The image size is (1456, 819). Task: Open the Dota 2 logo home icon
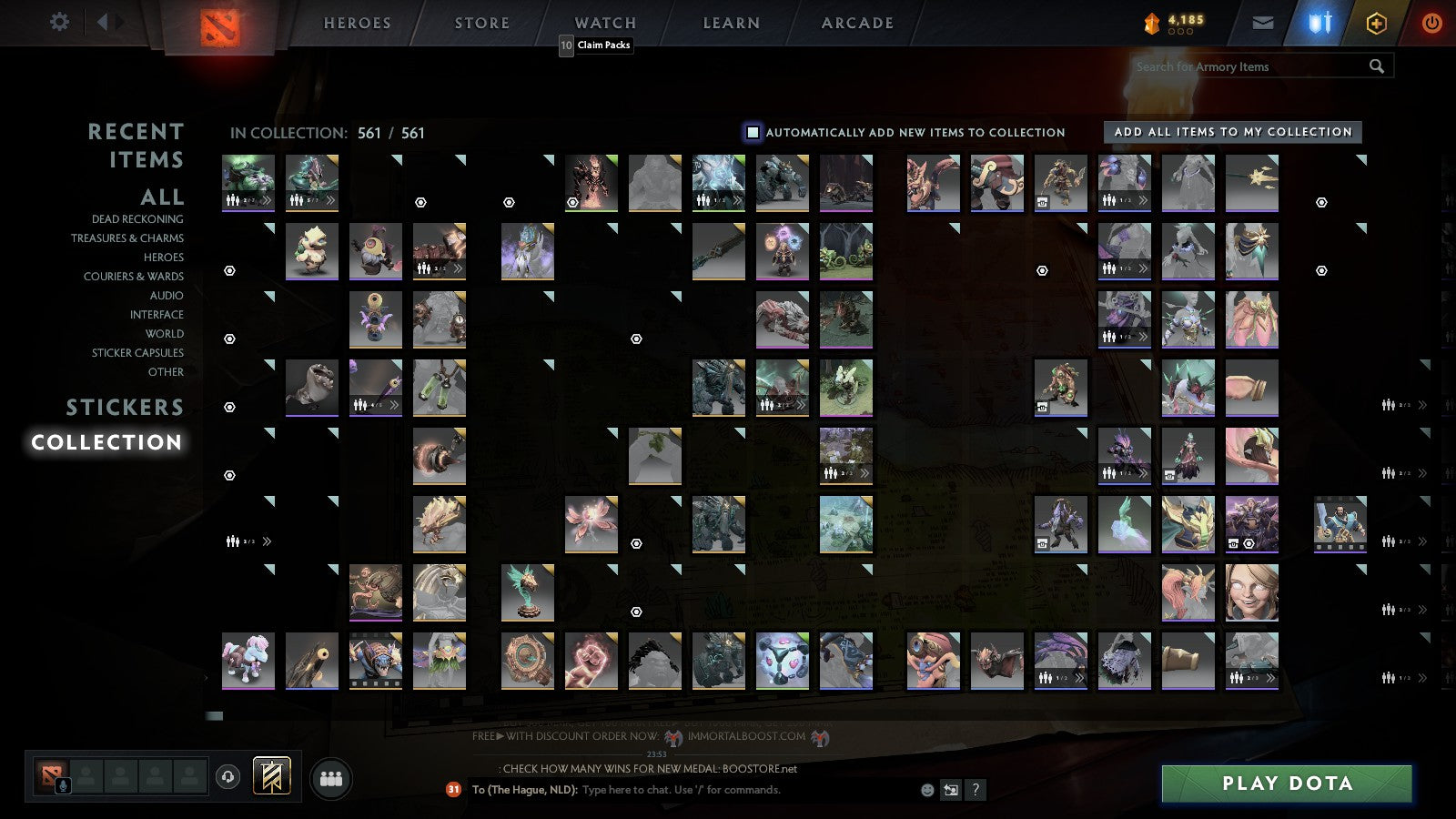(218, 23)
